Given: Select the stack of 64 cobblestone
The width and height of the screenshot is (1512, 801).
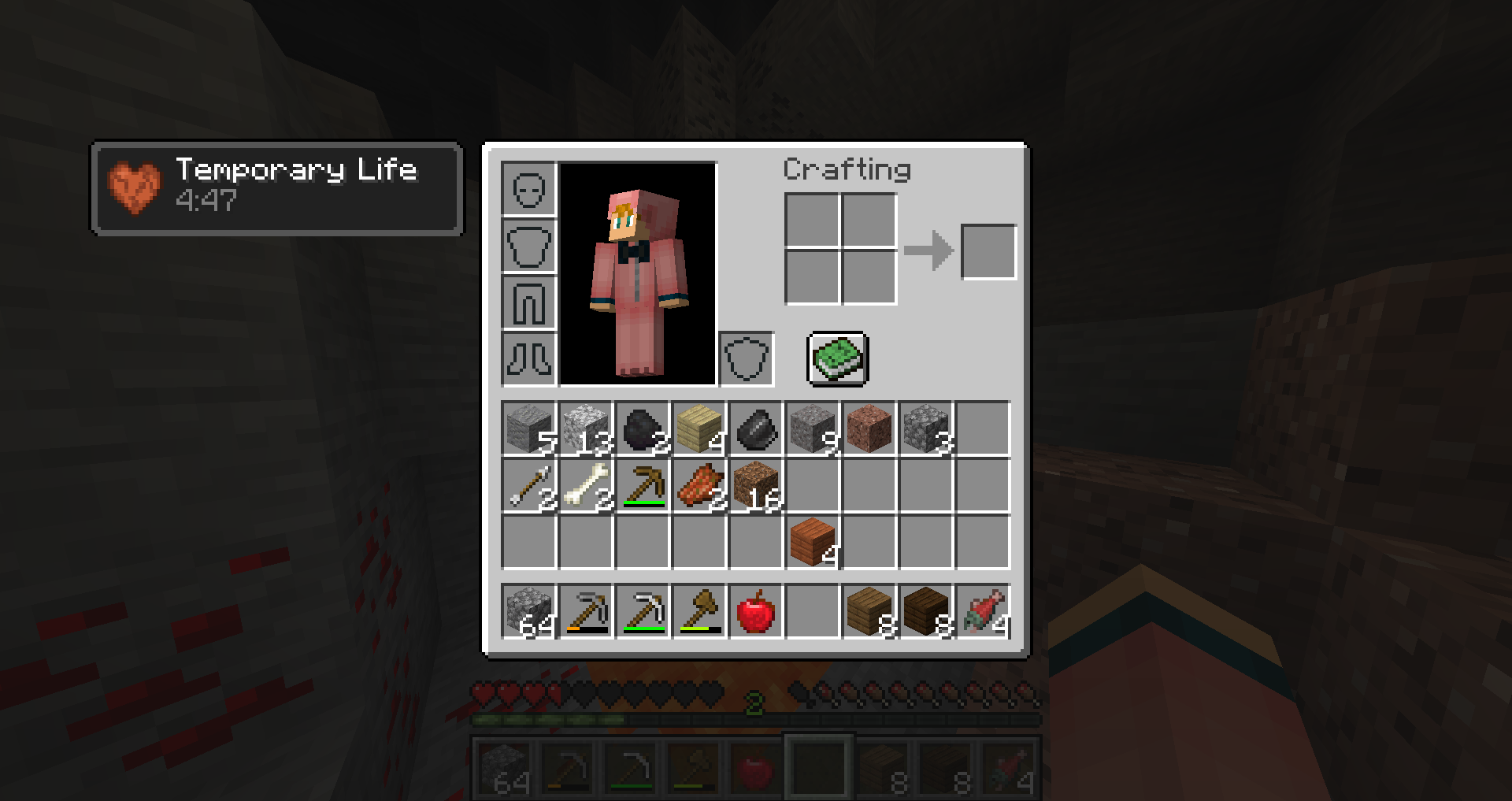Looking at the screenshot, I should point(528,613).
